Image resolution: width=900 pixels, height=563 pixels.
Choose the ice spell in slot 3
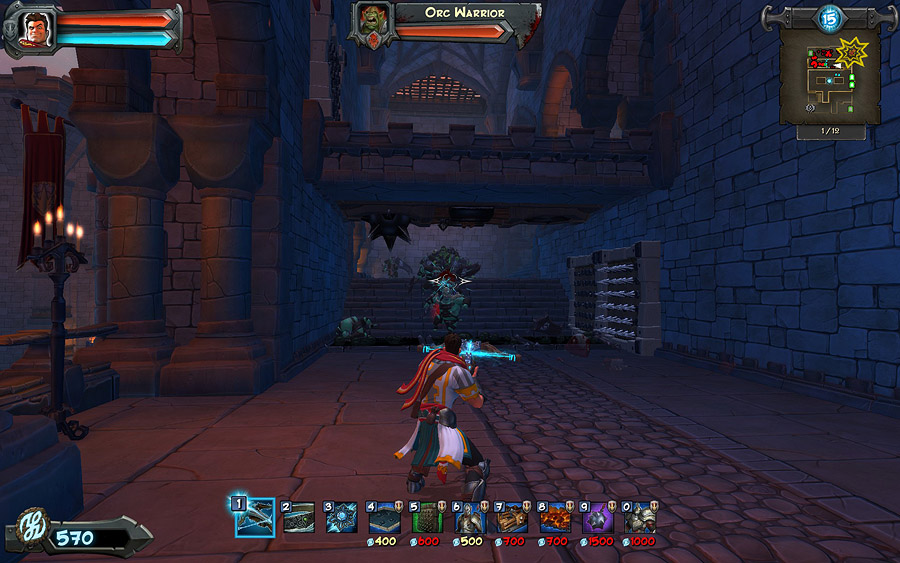pyautogui.click(x=341, y=517)
